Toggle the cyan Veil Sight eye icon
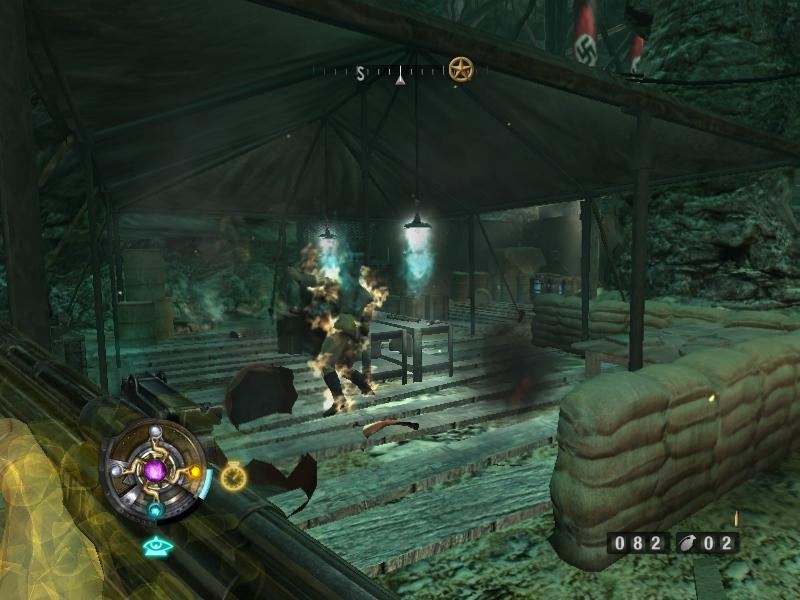The height and width of the screenshot is (600, 800). tap(155, 546)
